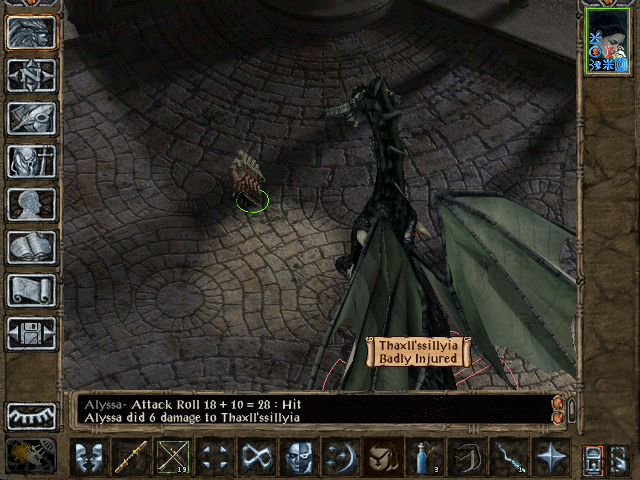Toggle the clock gears pause button
The height and width of the screenshot is (480, 640).
coord(31,455)
